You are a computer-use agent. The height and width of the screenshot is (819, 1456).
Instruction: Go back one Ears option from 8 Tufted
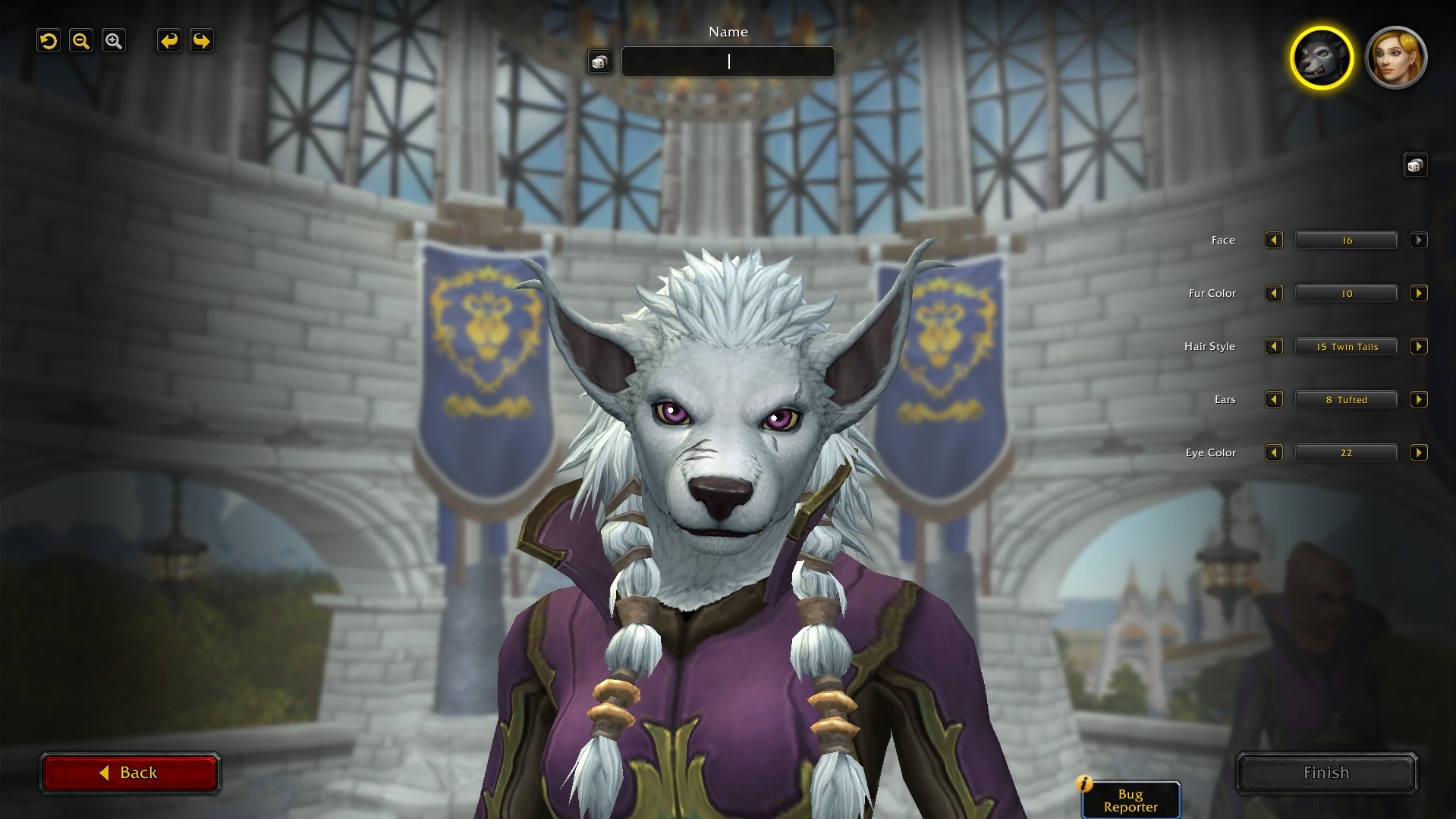[x=1274, y=399]
